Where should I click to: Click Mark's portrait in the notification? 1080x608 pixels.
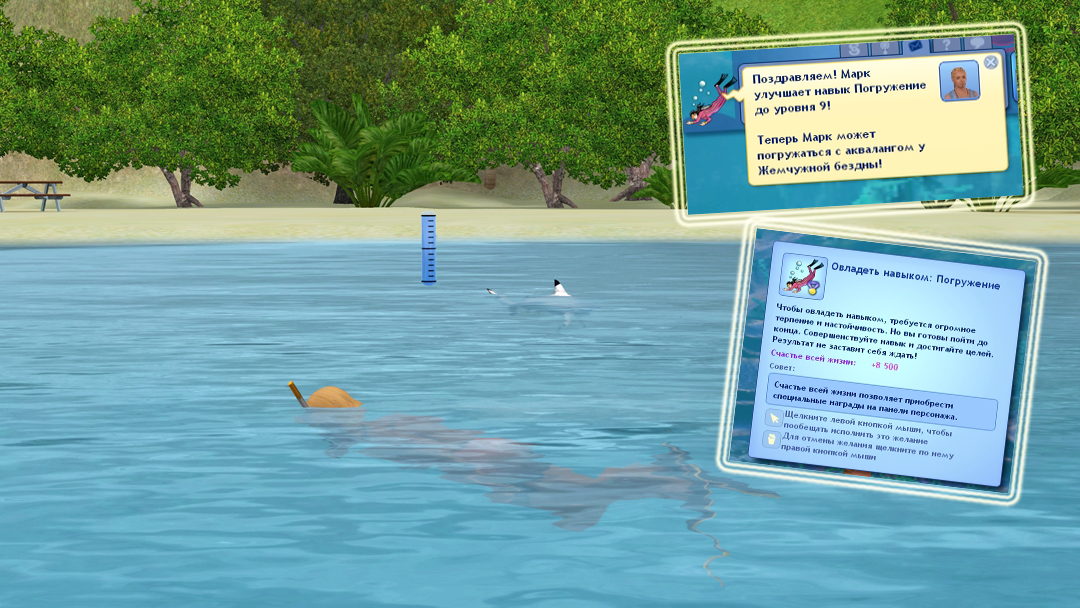point(959,81)
